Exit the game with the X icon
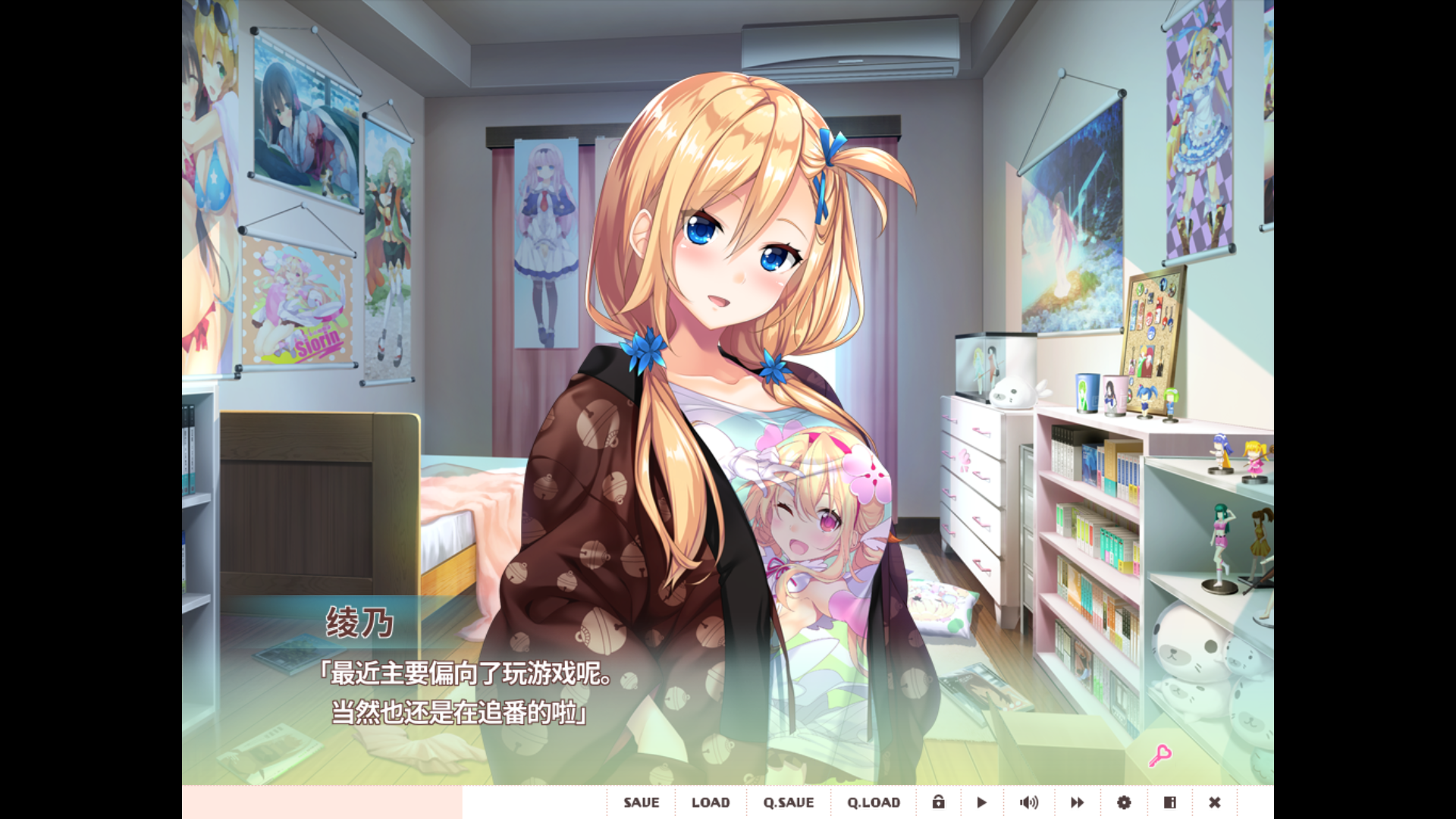 1215,802
